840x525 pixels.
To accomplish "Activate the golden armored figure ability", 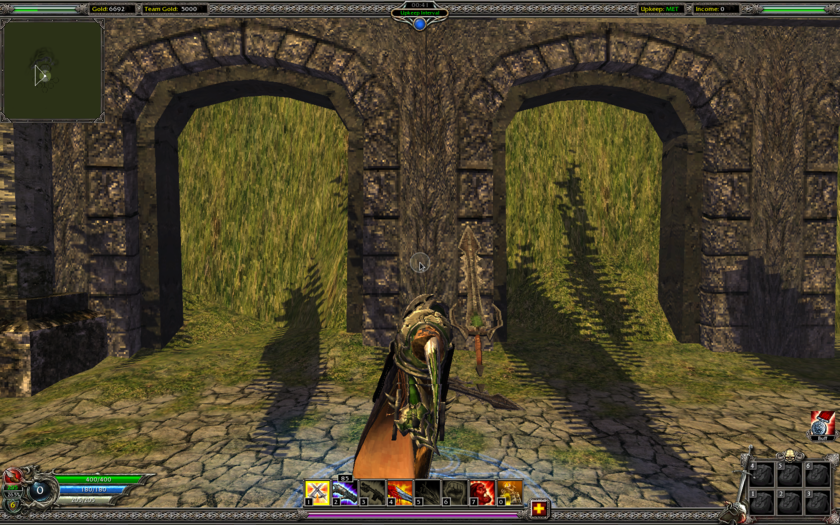I will coord(510,492).
